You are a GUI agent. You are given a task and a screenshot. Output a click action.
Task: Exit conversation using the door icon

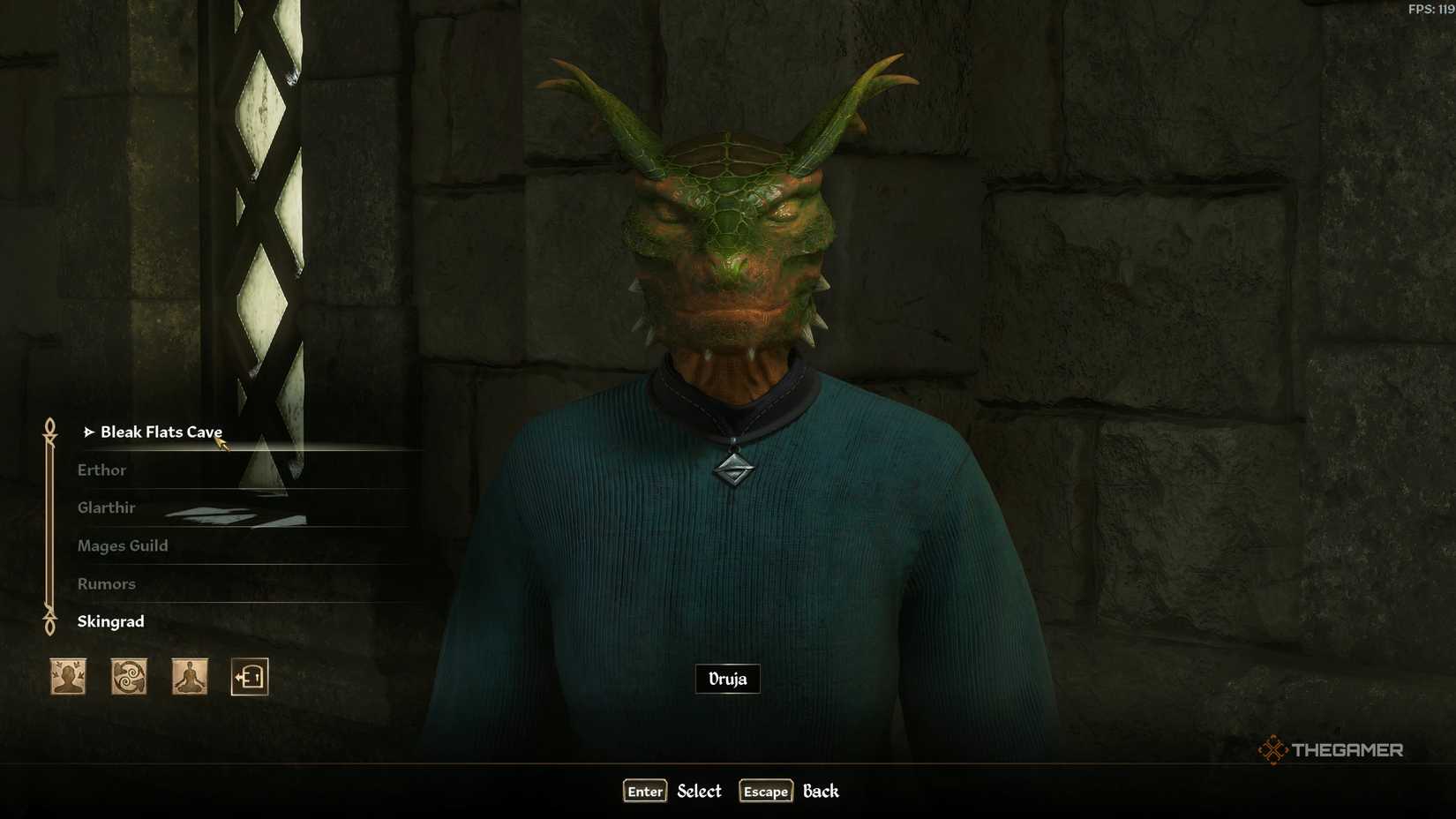250,676
